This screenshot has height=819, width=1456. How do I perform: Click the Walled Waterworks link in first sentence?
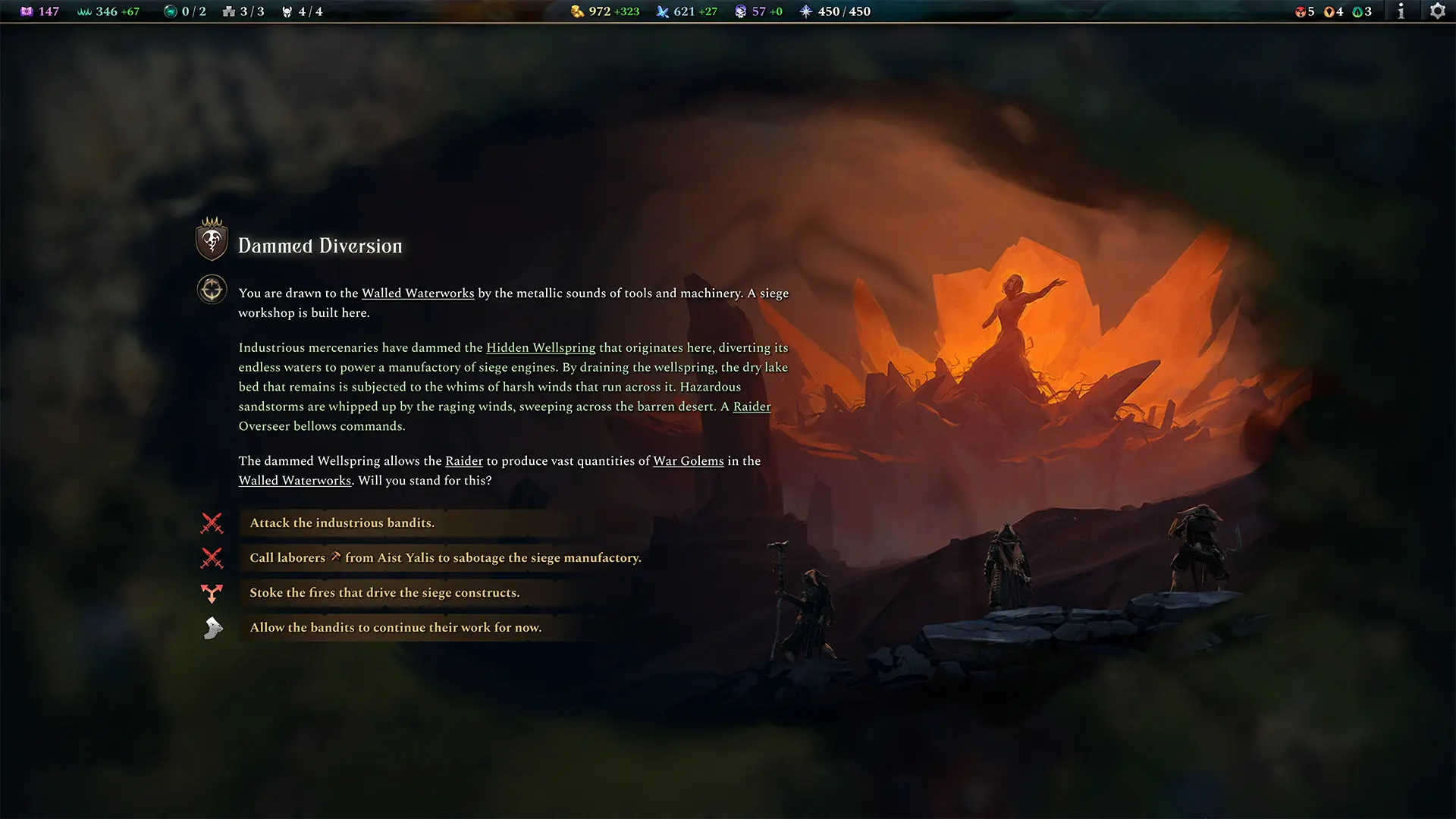coord(418,293)
